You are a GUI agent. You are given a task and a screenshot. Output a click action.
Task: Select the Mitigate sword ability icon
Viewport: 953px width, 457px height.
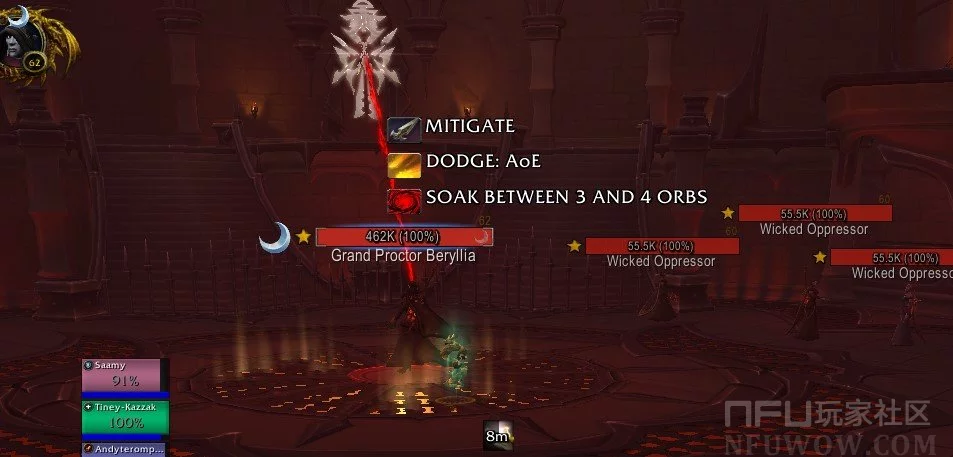(x=405, y=129)
